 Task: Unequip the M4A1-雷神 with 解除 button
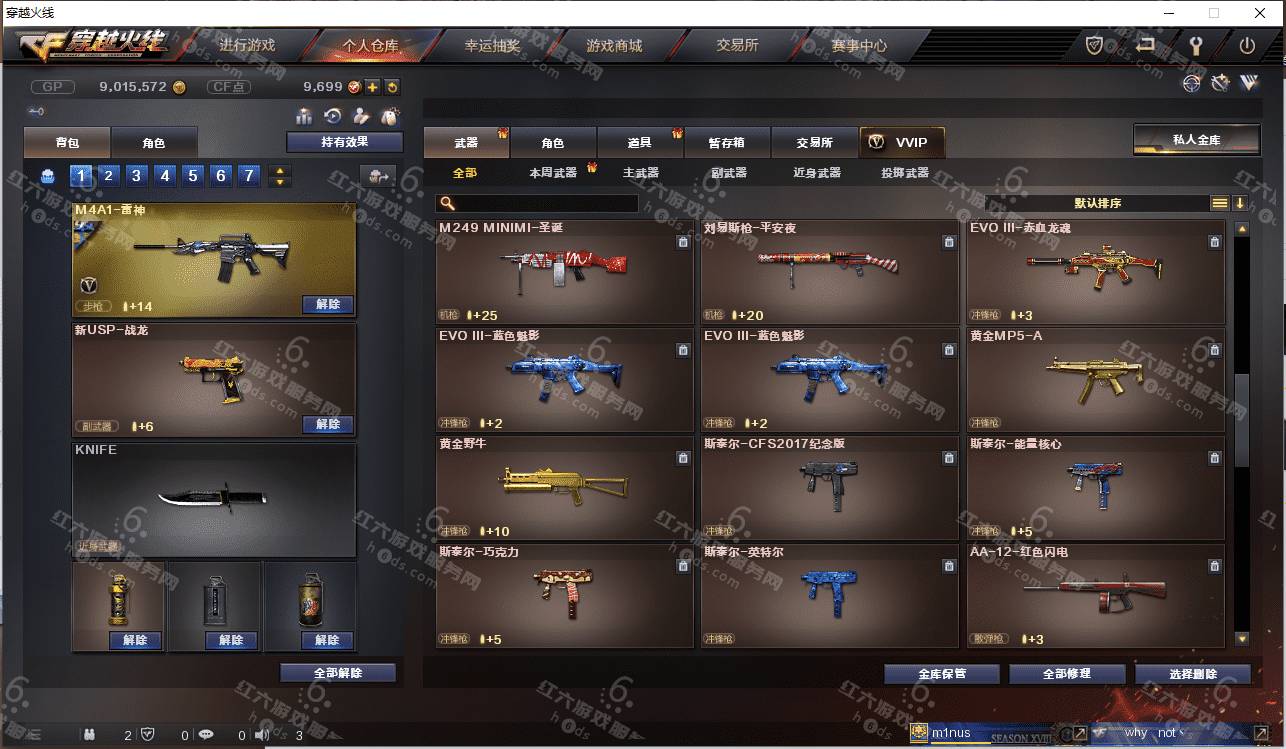328,304
